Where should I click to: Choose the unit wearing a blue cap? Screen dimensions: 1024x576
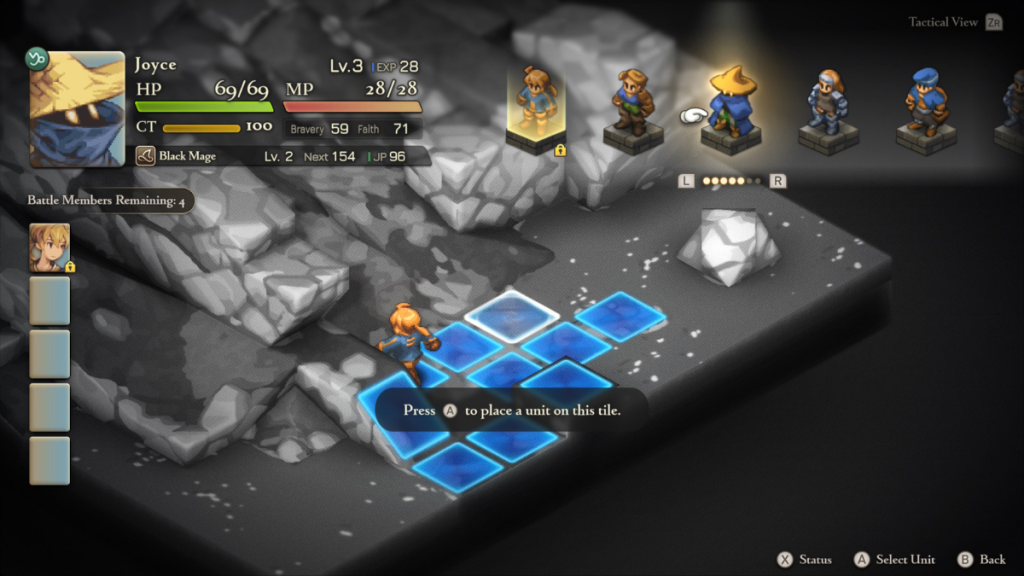[925, 104]
